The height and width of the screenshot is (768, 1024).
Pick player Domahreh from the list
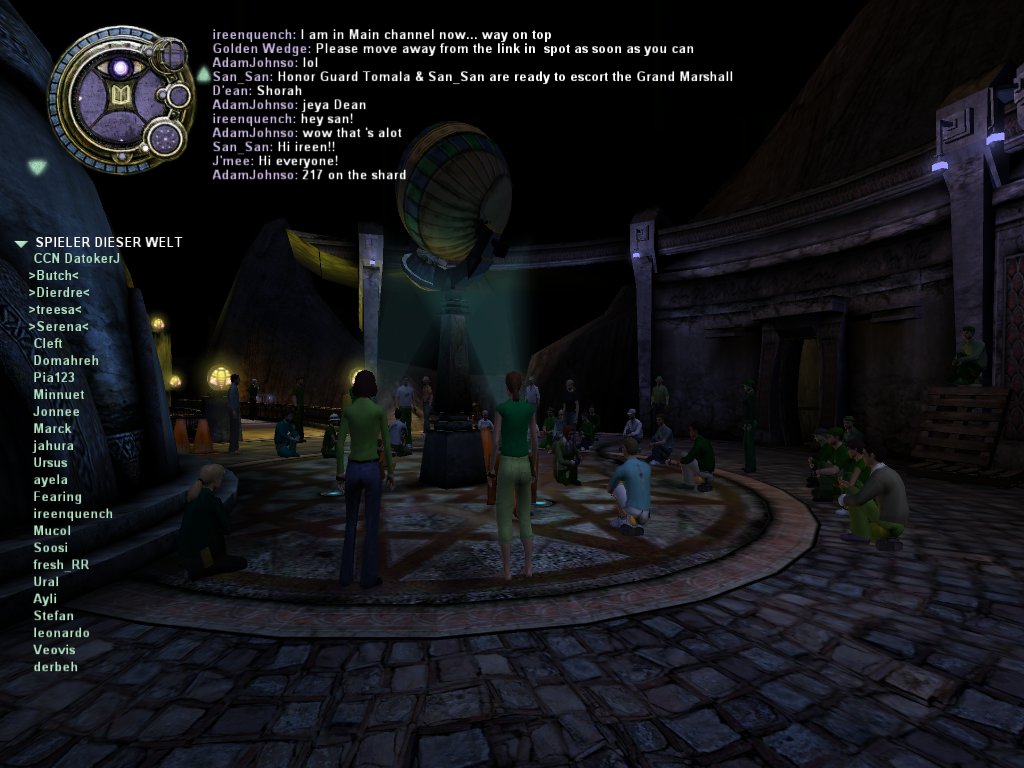click(65, 361)
